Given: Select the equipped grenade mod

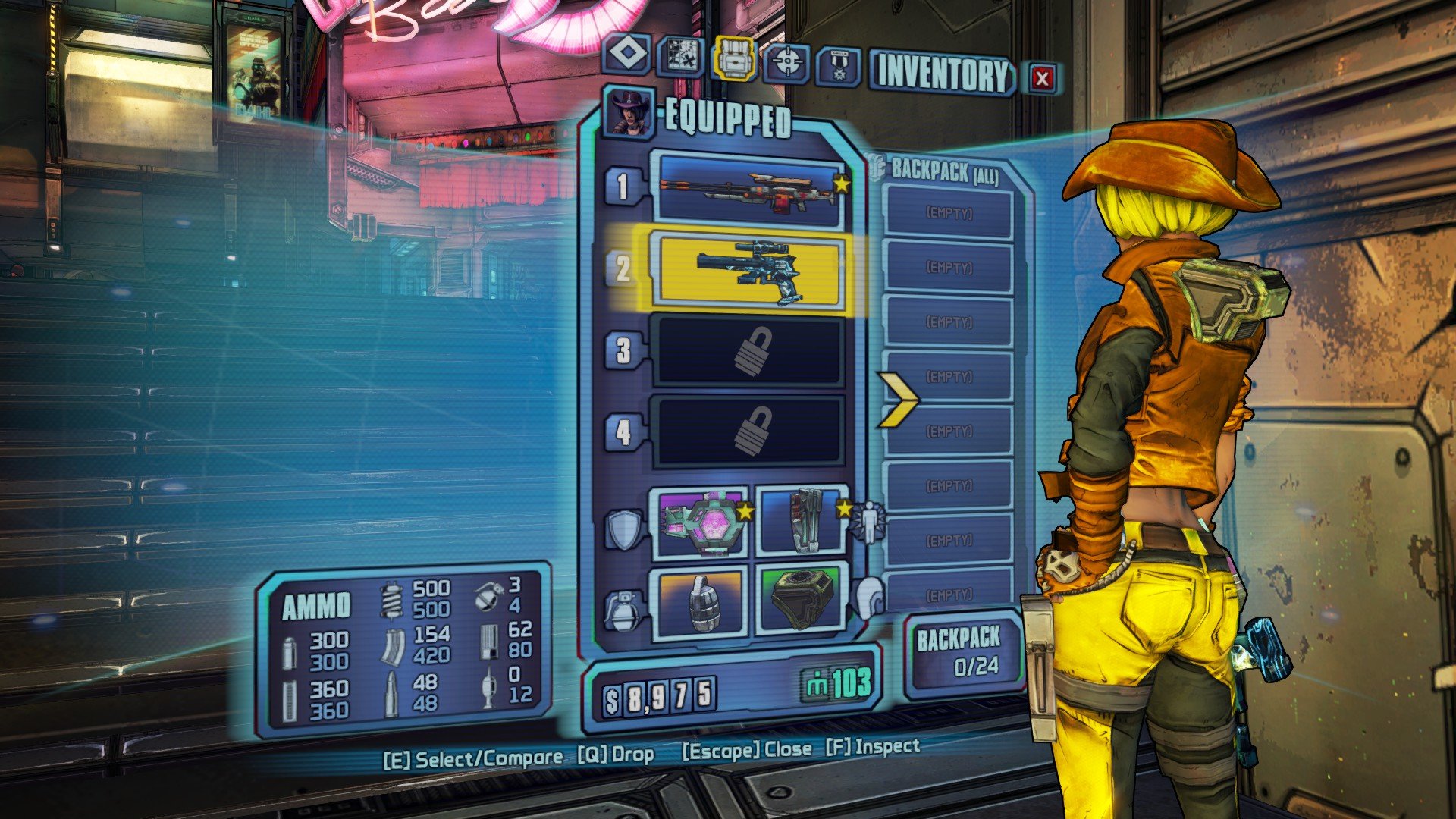Looking at the screenshot, I should click(699, 601).
